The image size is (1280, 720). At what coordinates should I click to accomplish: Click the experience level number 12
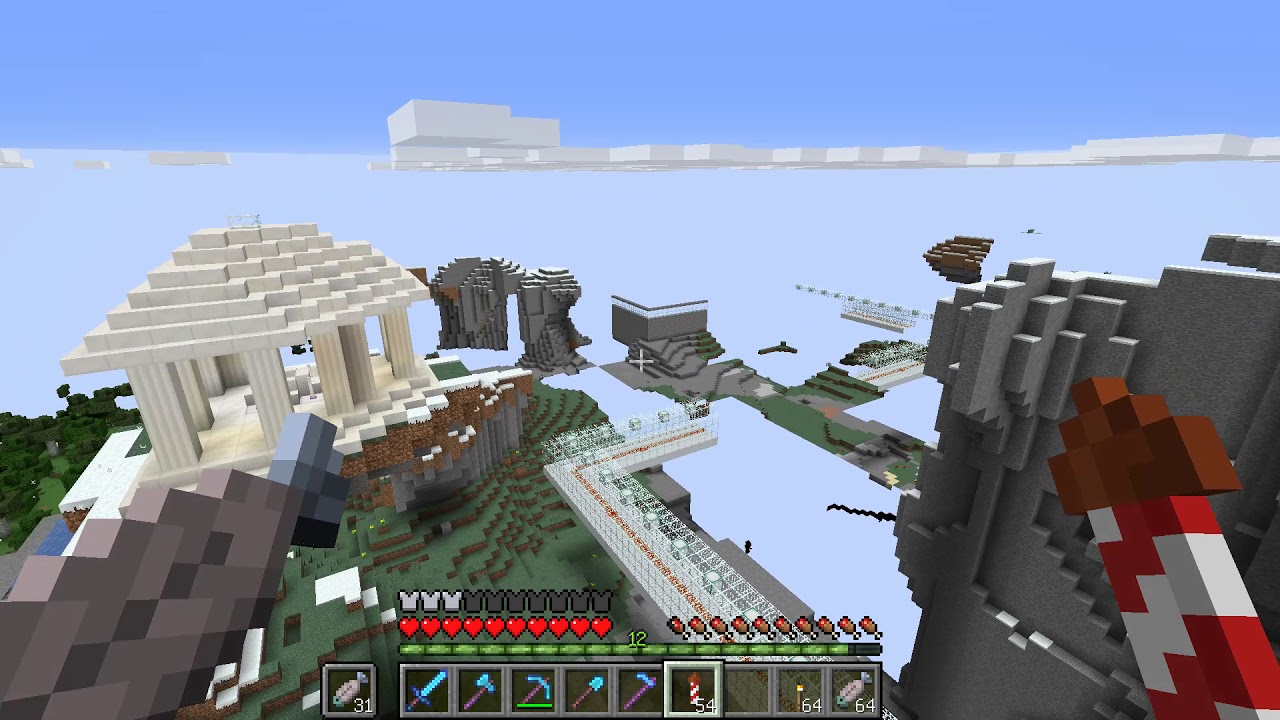point(637,637)
